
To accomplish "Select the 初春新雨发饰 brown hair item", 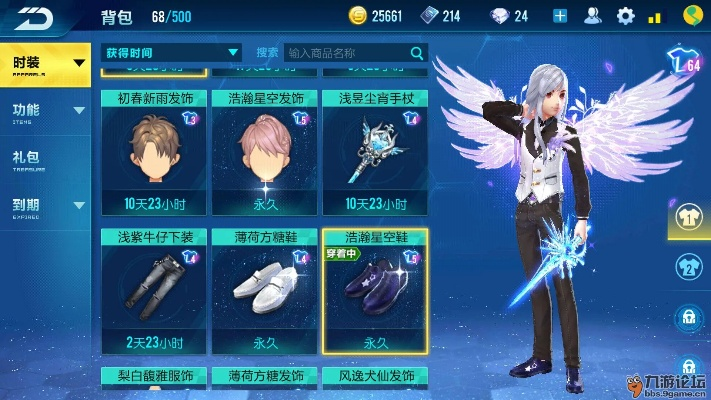I will (x=154, y=150).
